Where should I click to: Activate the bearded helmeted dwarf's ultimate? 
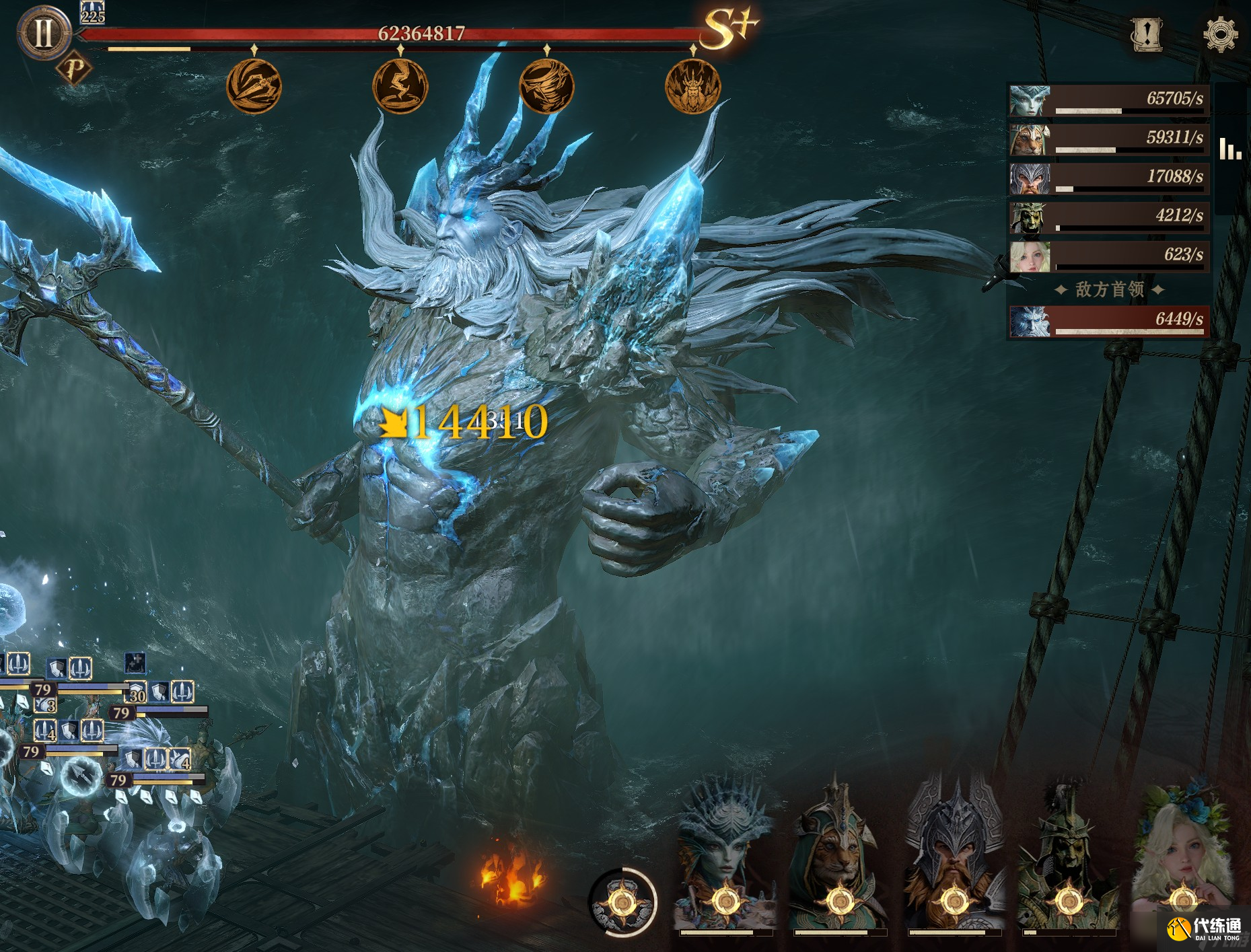coord(954,900)
